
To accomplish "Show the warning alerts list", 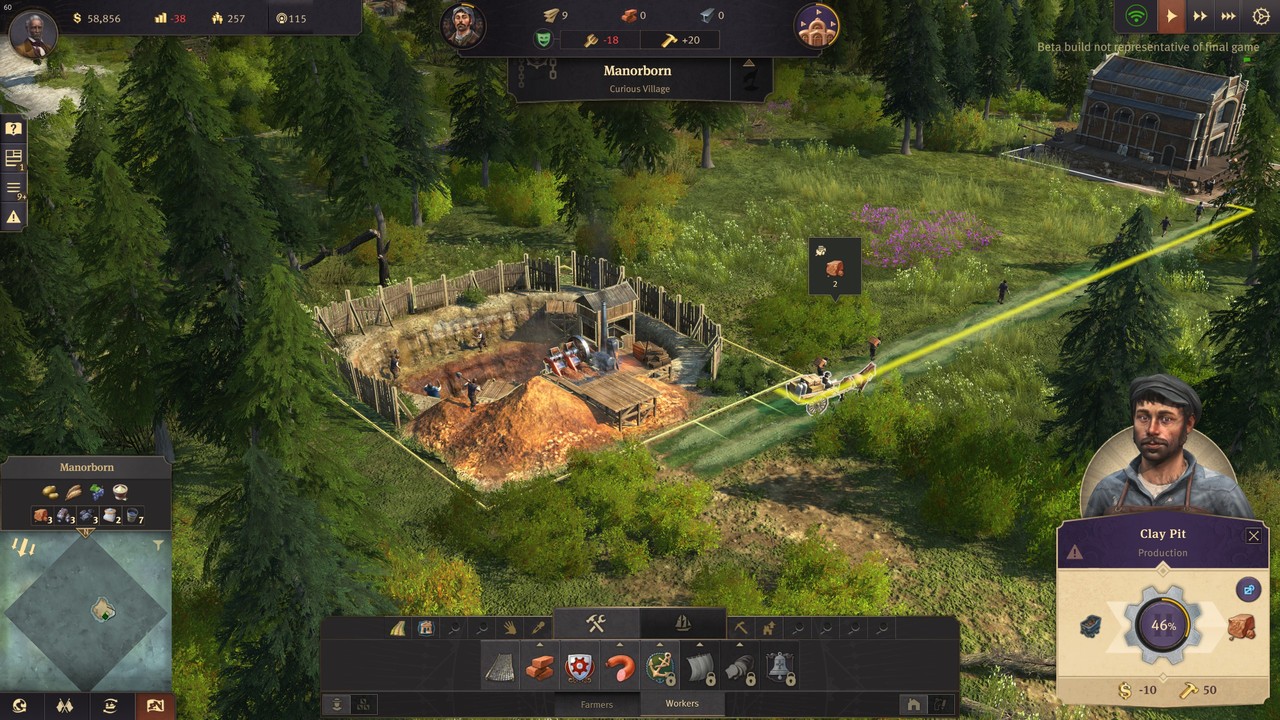I will tap(14, 217).
